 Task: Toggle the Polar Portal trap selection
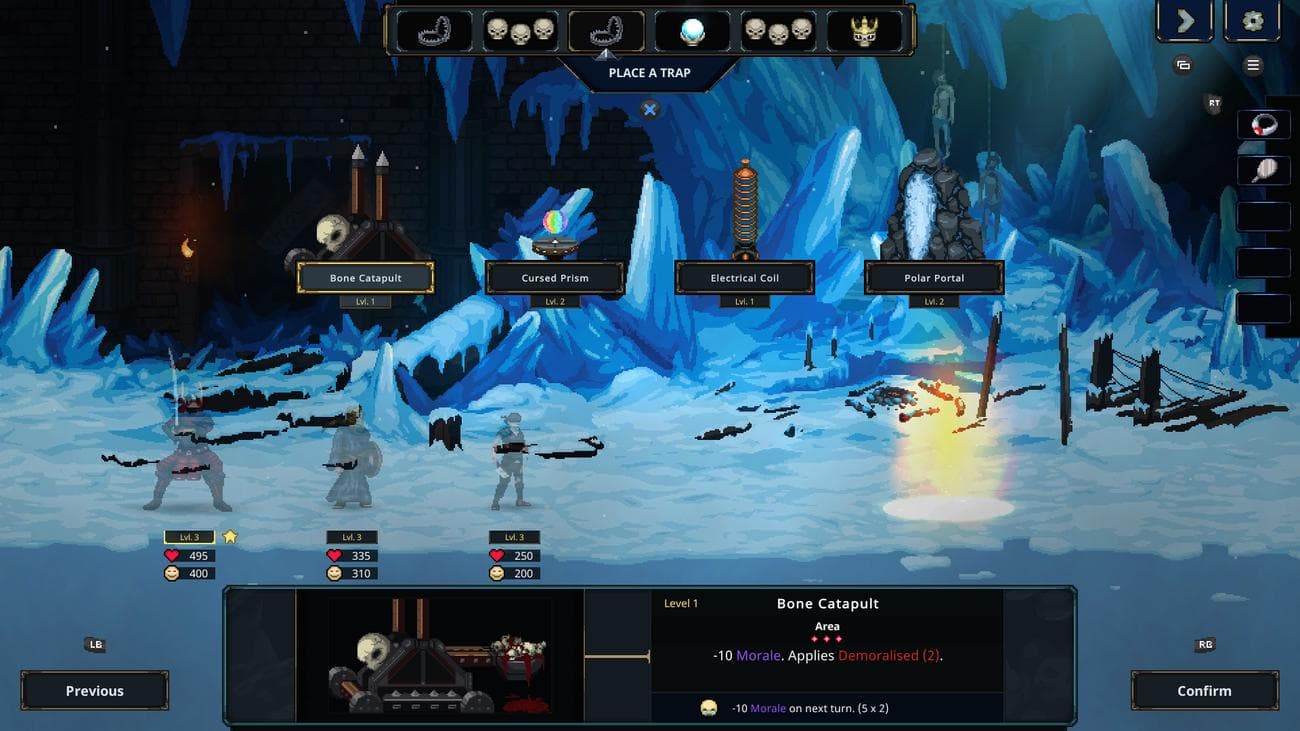(x=932, y=278)
